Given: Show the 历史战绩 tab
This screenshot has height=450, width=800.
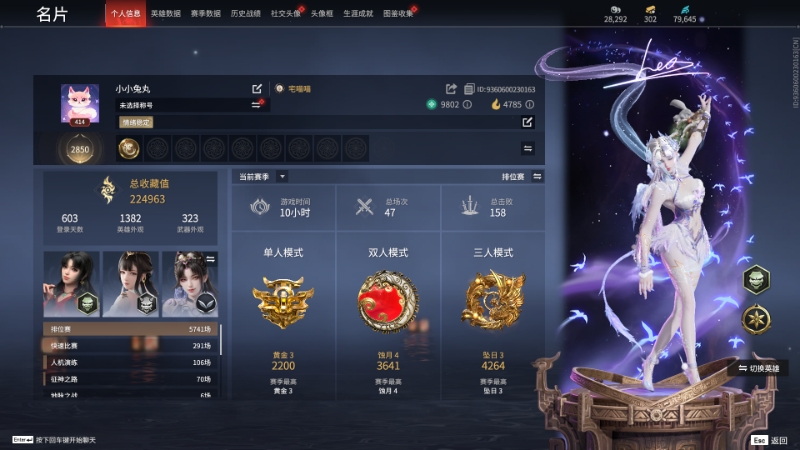Looking at the screenshot, I should (245, 14).
